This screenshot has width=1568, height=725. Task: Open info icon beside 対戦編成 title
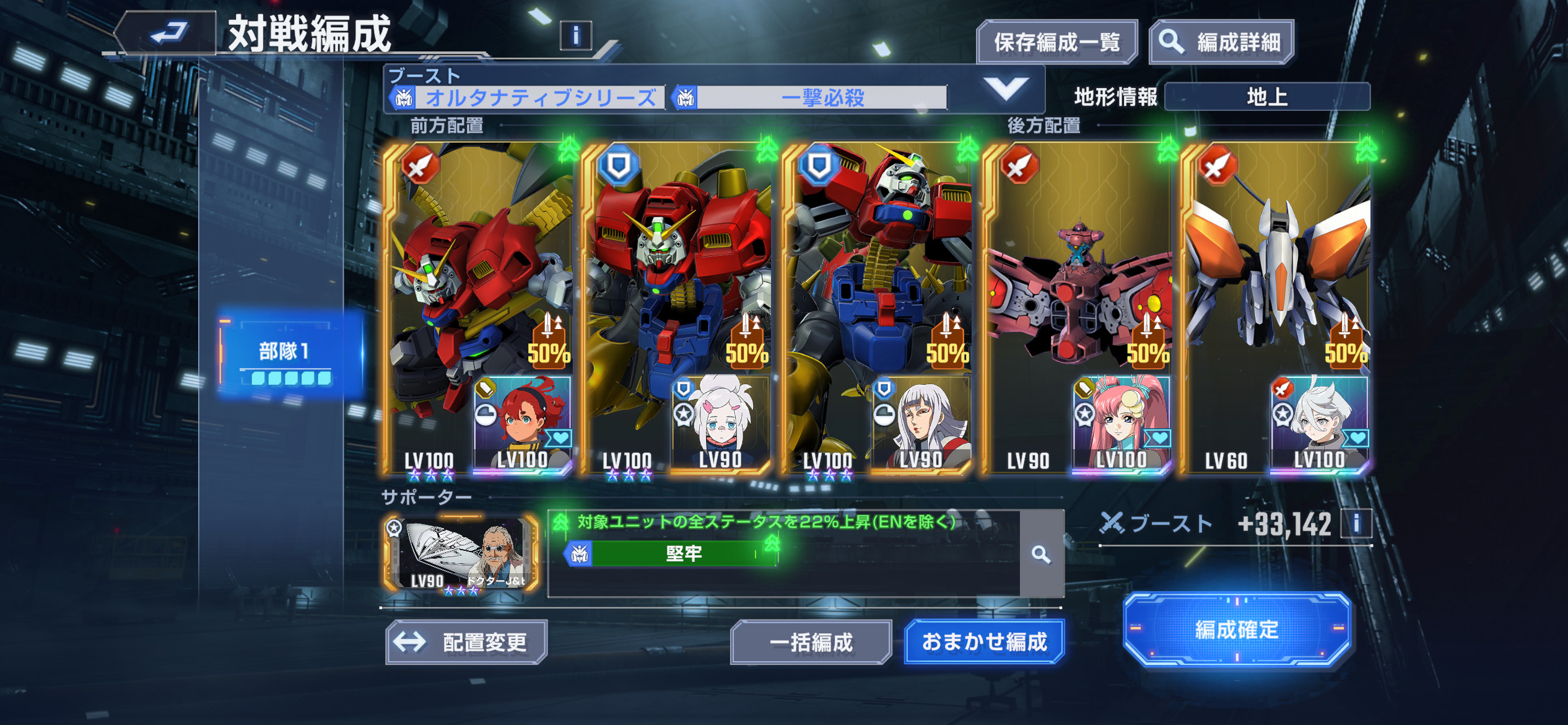[x=575, y=36]
